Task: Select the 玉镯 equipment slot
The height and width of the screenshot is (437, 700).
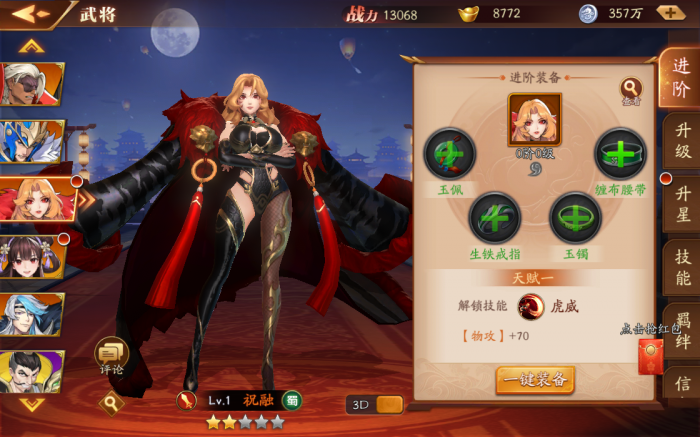Action: 575,217
